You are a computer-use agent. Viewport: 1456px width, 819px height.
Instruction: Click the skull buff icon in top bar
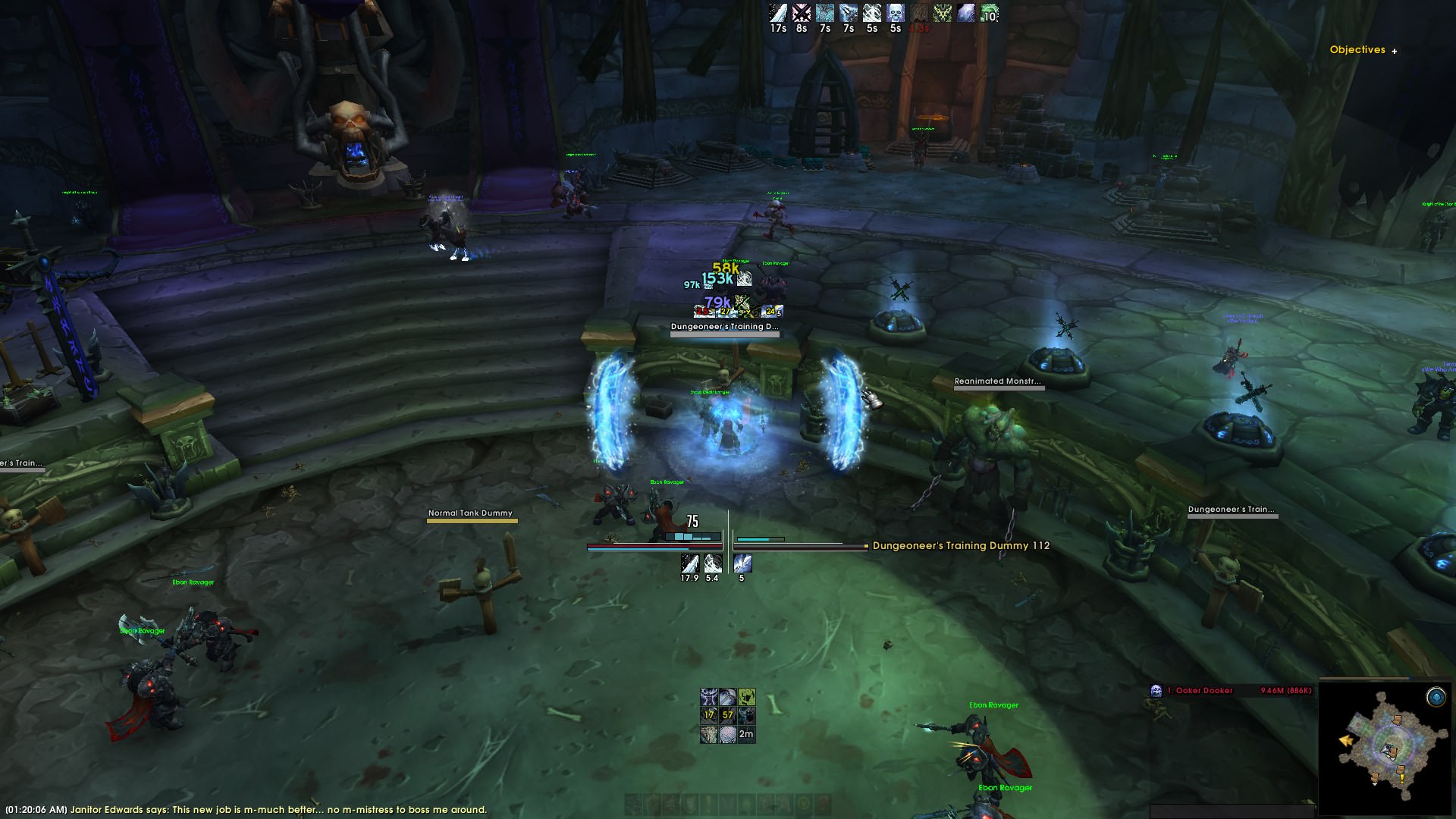tap(896, 14)
